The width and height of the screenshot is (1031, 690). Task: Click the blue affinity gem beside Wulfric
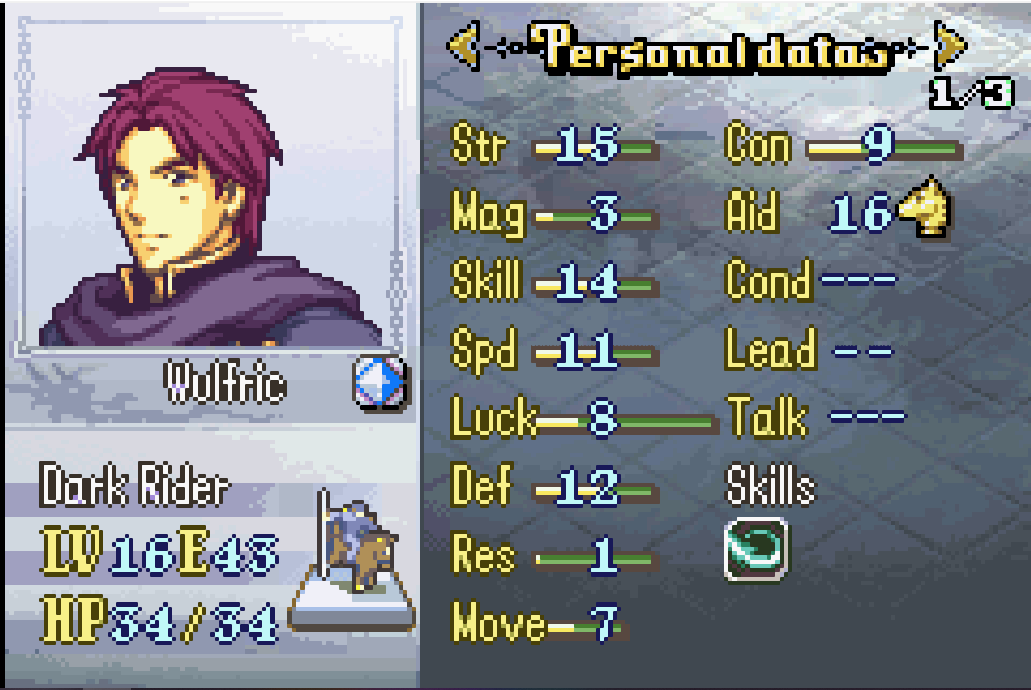(x=380, y=382)
